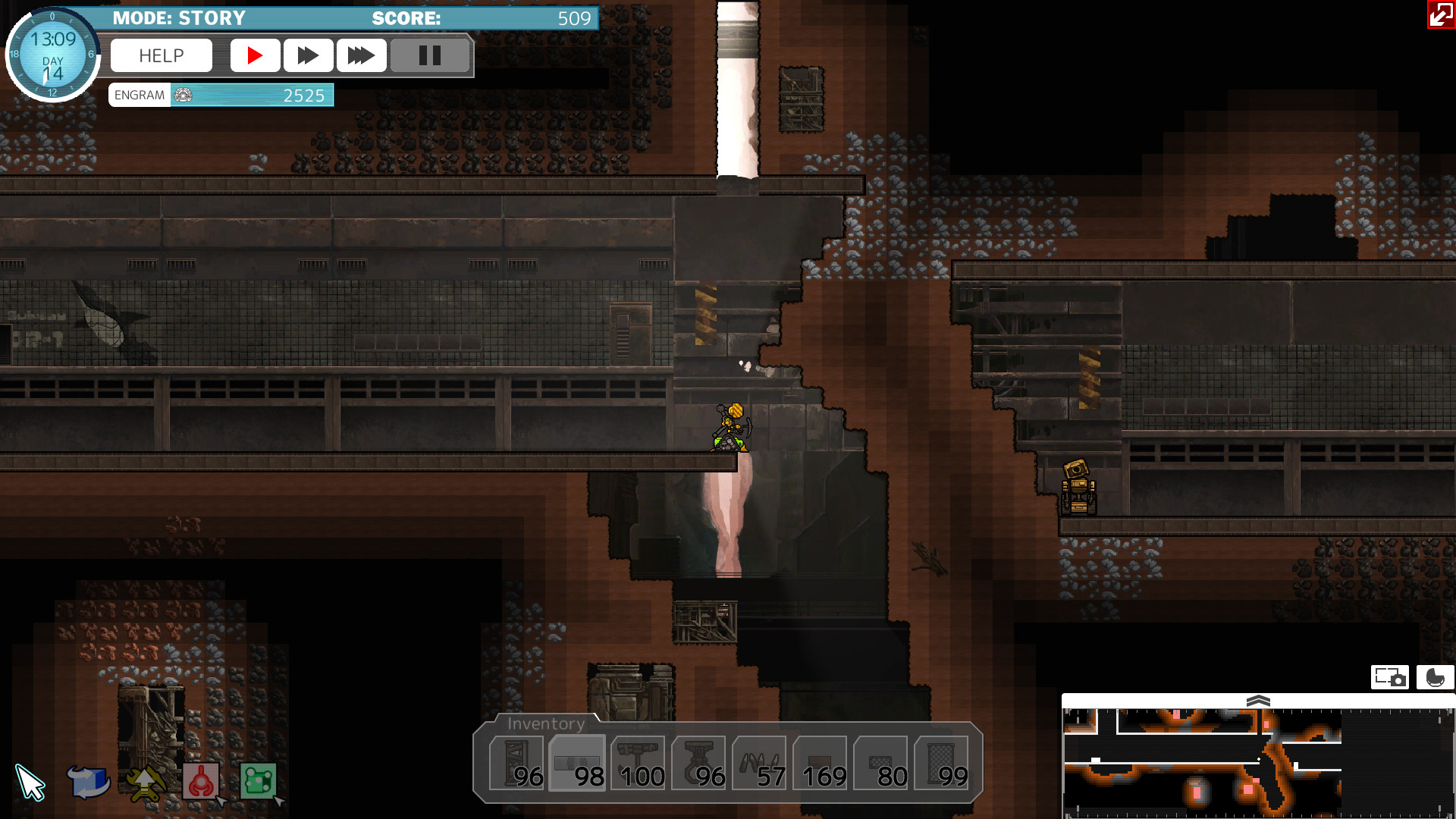Click the Inventory panel label
This screenshot has width=1456, height=819.
tap(545, 724)
